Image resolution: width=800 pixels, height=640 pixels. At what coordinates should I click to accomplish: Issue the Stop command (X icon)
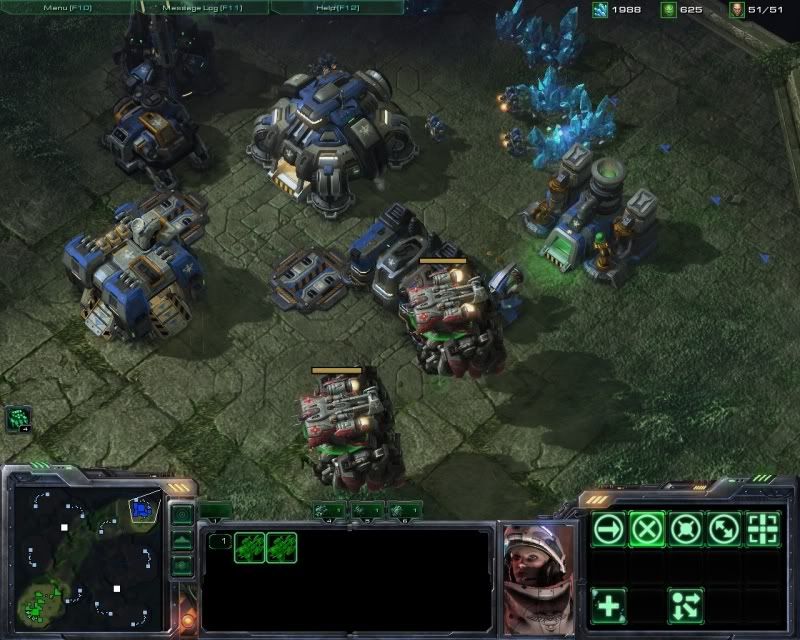647,527
